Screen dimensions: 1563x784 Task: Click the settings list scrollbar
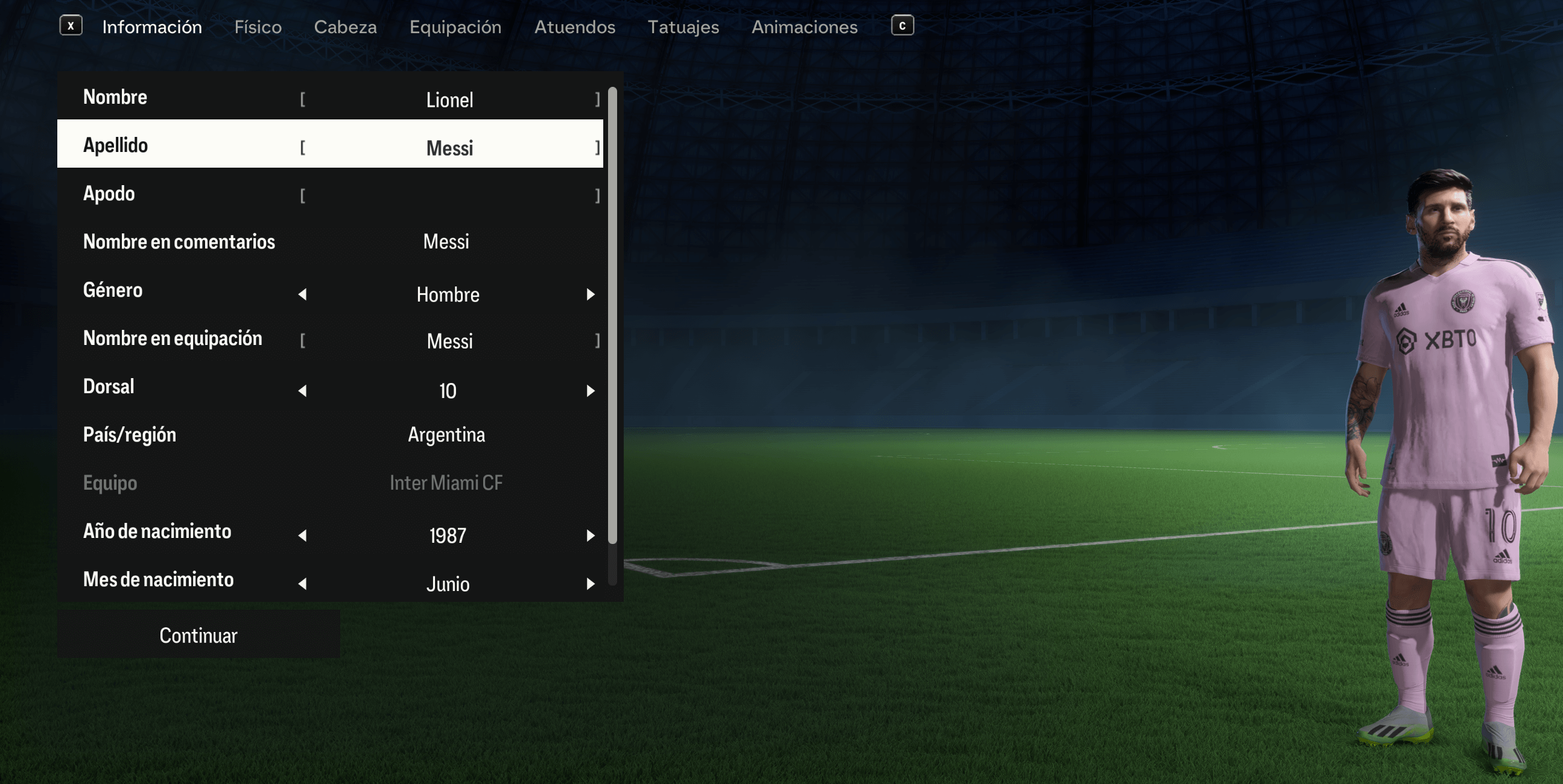(x=612, y=315)
